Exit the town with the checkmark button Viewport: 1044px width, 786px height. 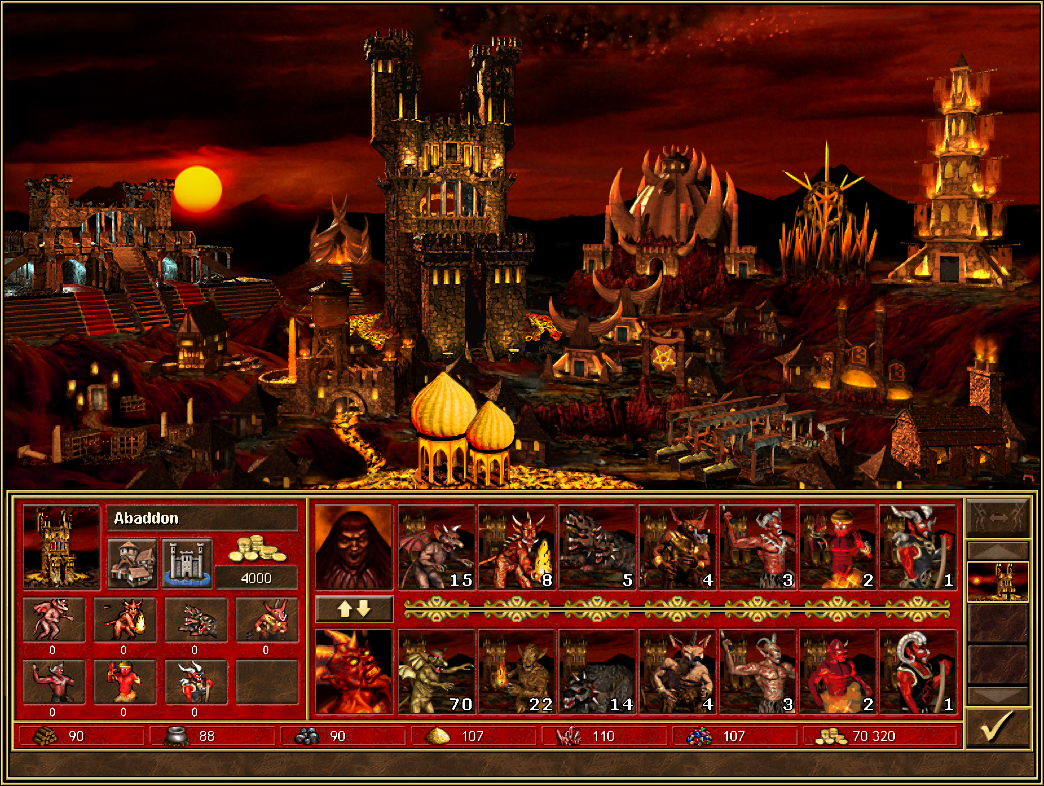997,727
